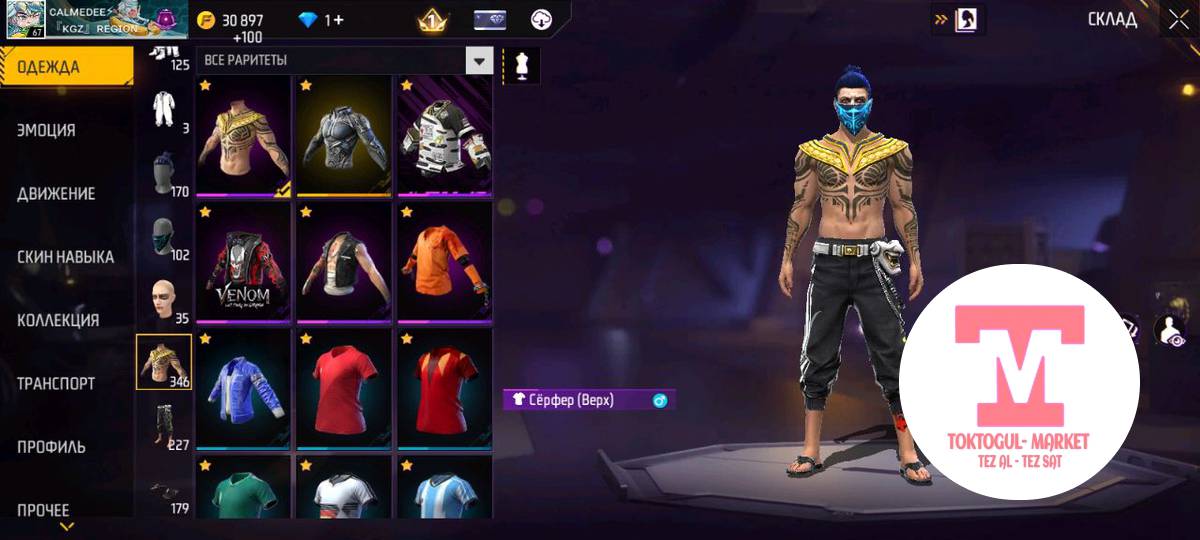Pick the blue jacket item

(x=245, y=390)
